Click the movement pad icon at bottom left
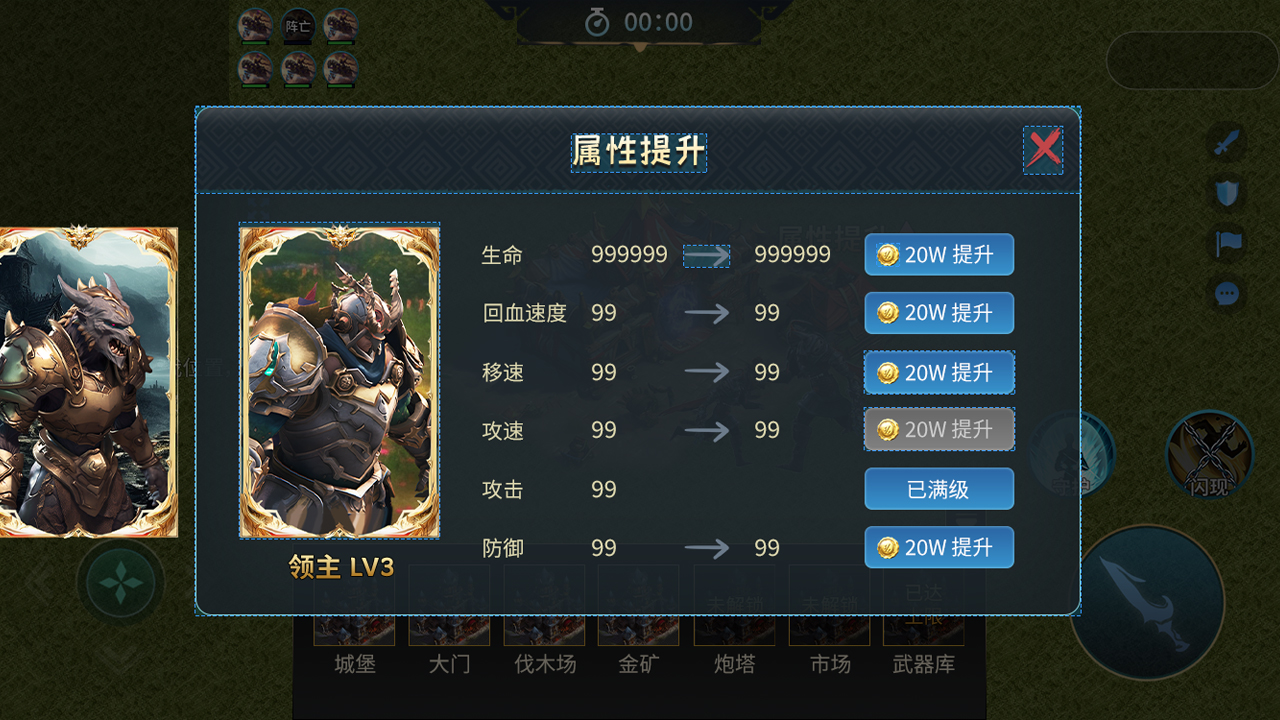This screenshot has width=1280, height=720. 120,585
